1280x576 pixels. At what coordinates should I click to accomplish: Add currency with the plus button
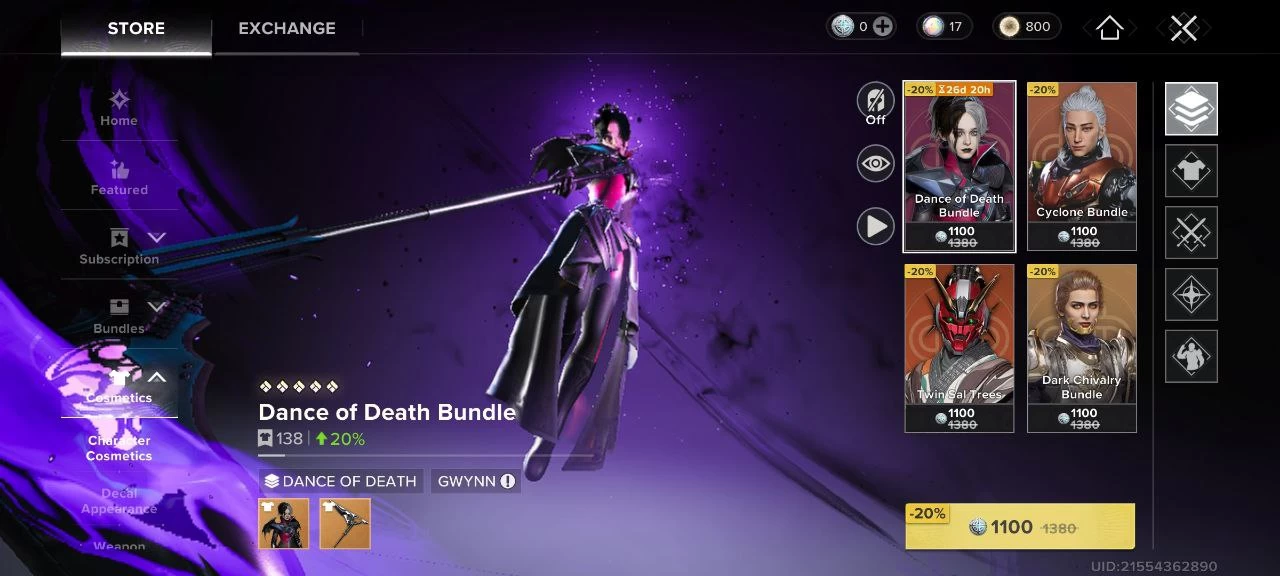882,27
